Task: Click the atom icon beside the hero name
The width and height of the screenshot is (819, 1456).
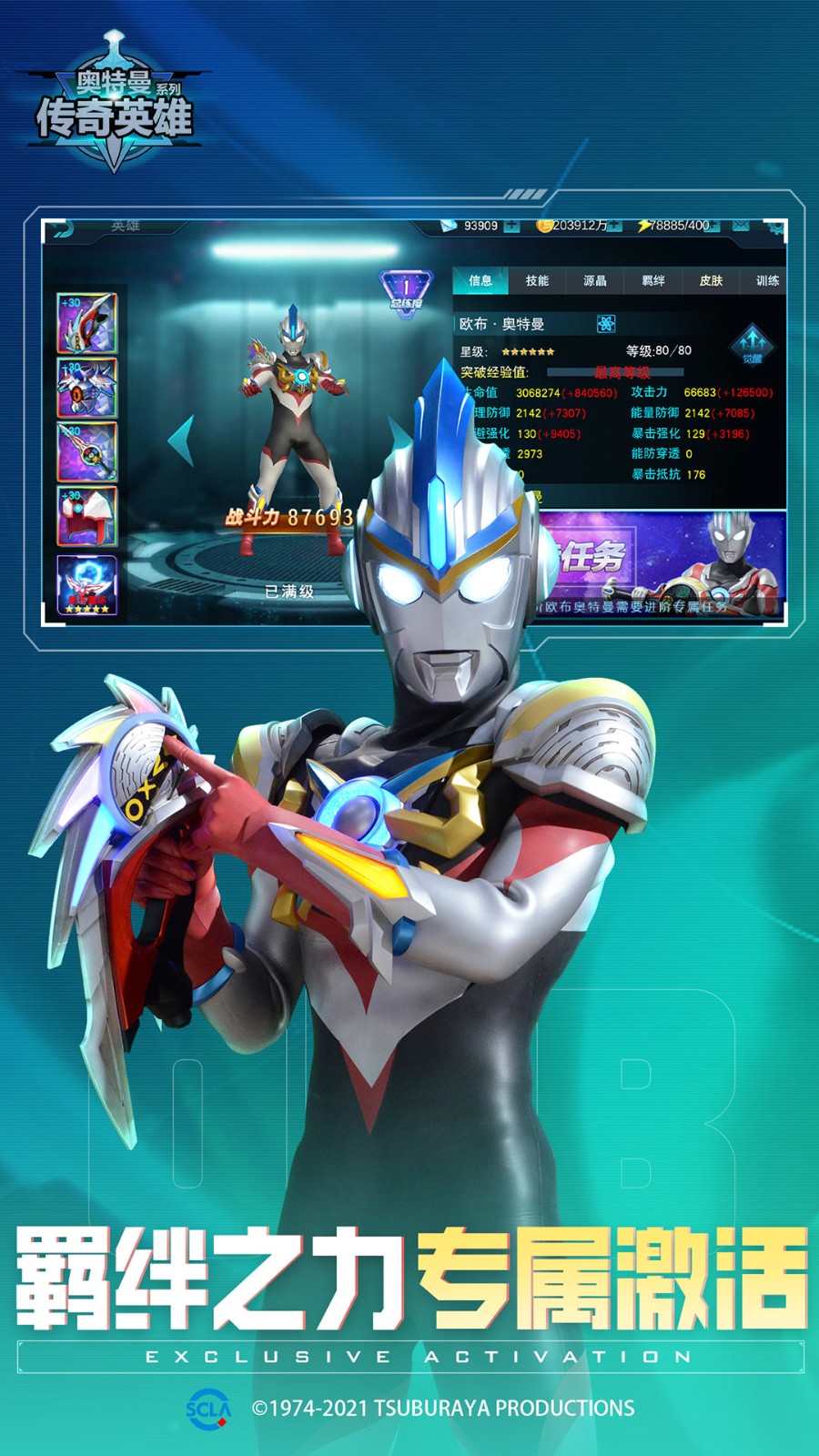Action: point(606,324)
